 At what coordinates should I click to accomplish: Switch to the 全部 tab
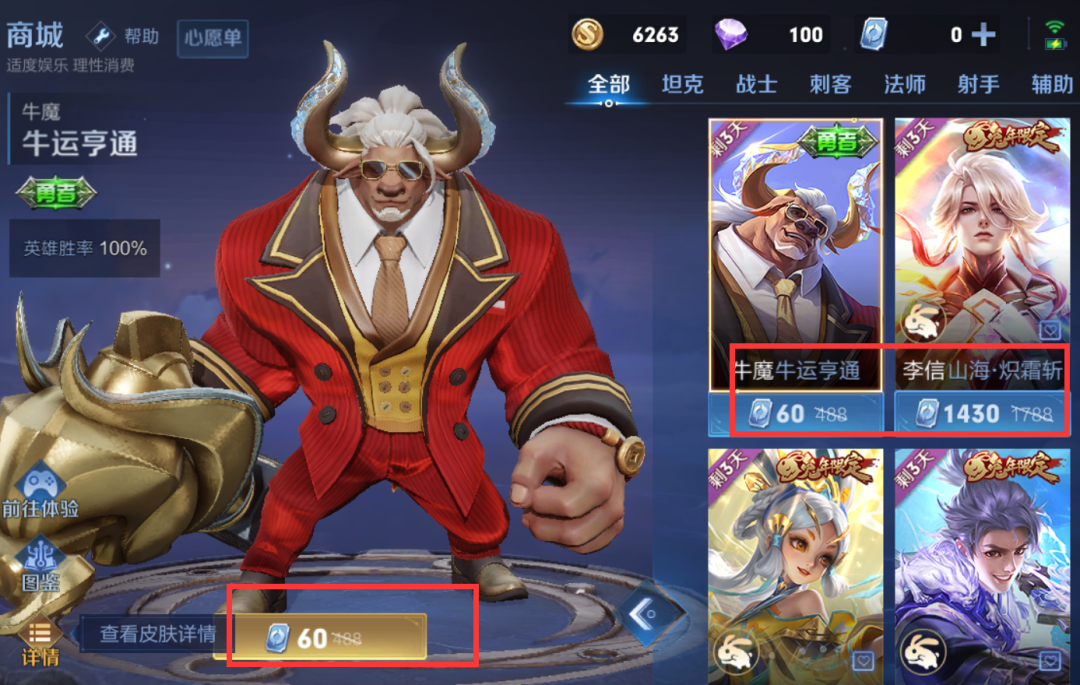tap(609, 85)
